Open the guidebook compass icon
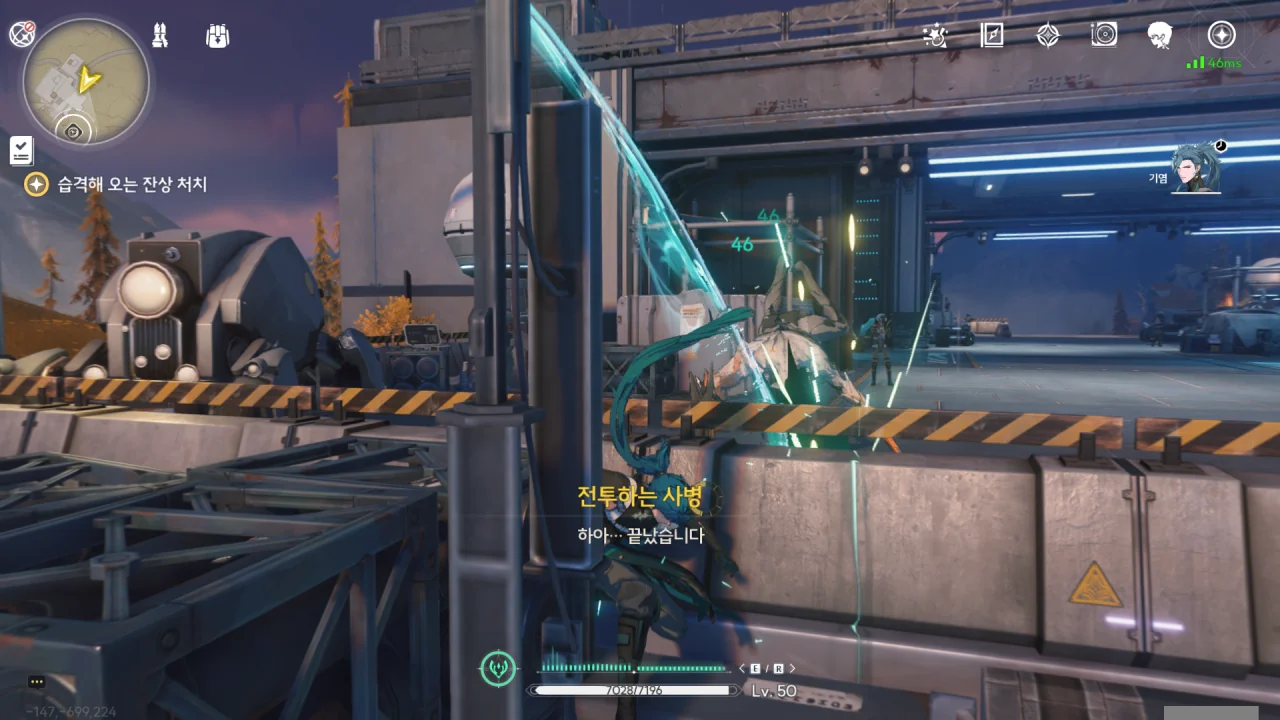Image resolution: width=1280 pixels, height=720 pixels. point(991,35)
